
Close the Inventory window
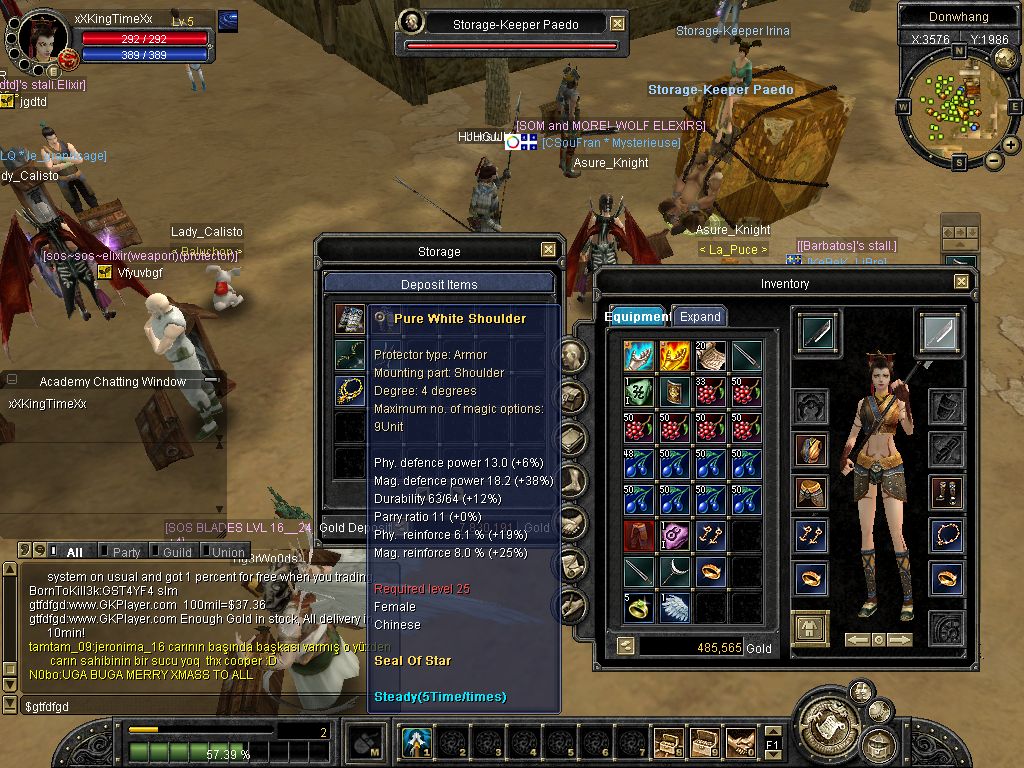[961, 283]
